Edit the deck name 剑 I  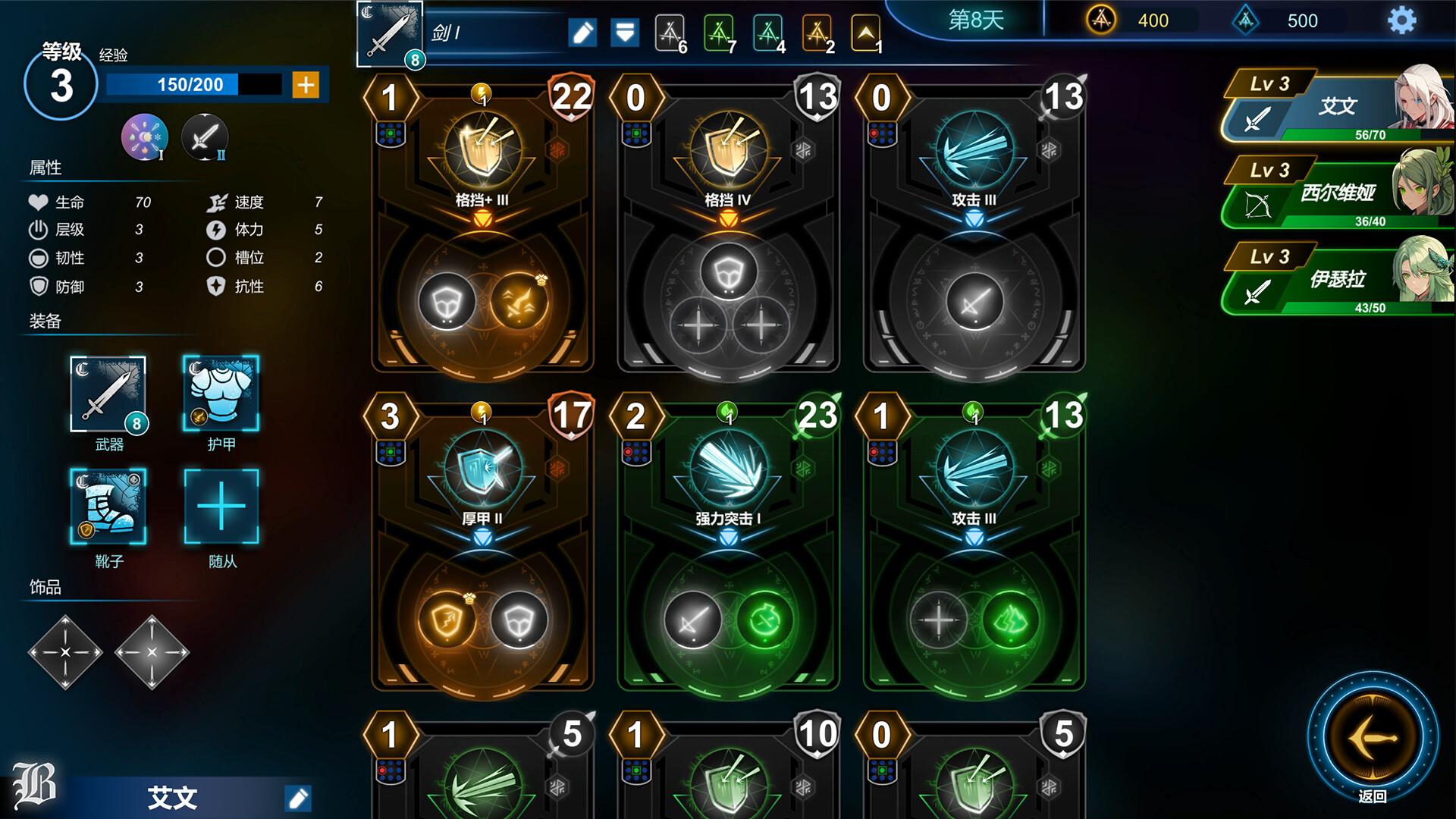tap(582, 33)
